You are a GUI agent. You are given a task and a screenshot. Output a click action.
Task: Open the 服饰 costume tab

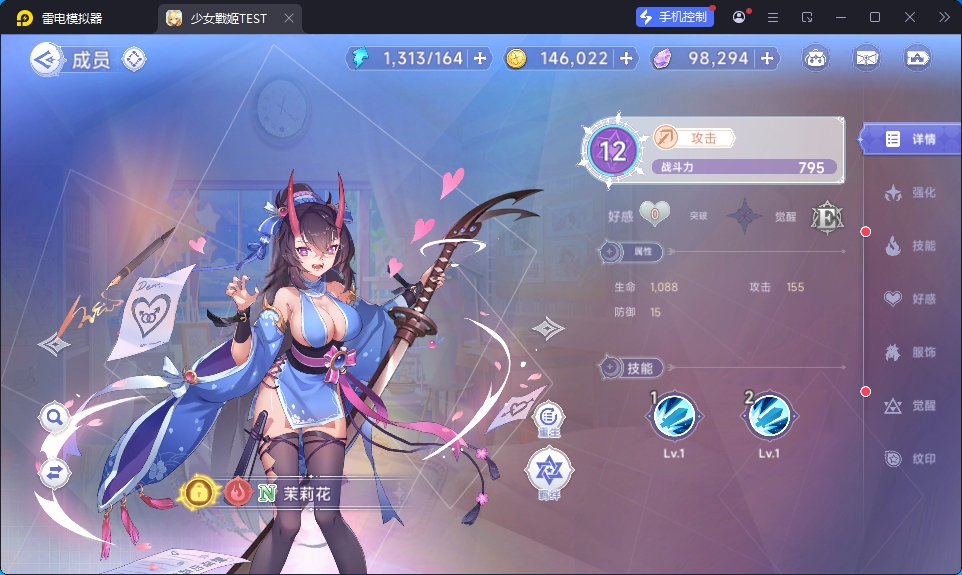[910, 352]
